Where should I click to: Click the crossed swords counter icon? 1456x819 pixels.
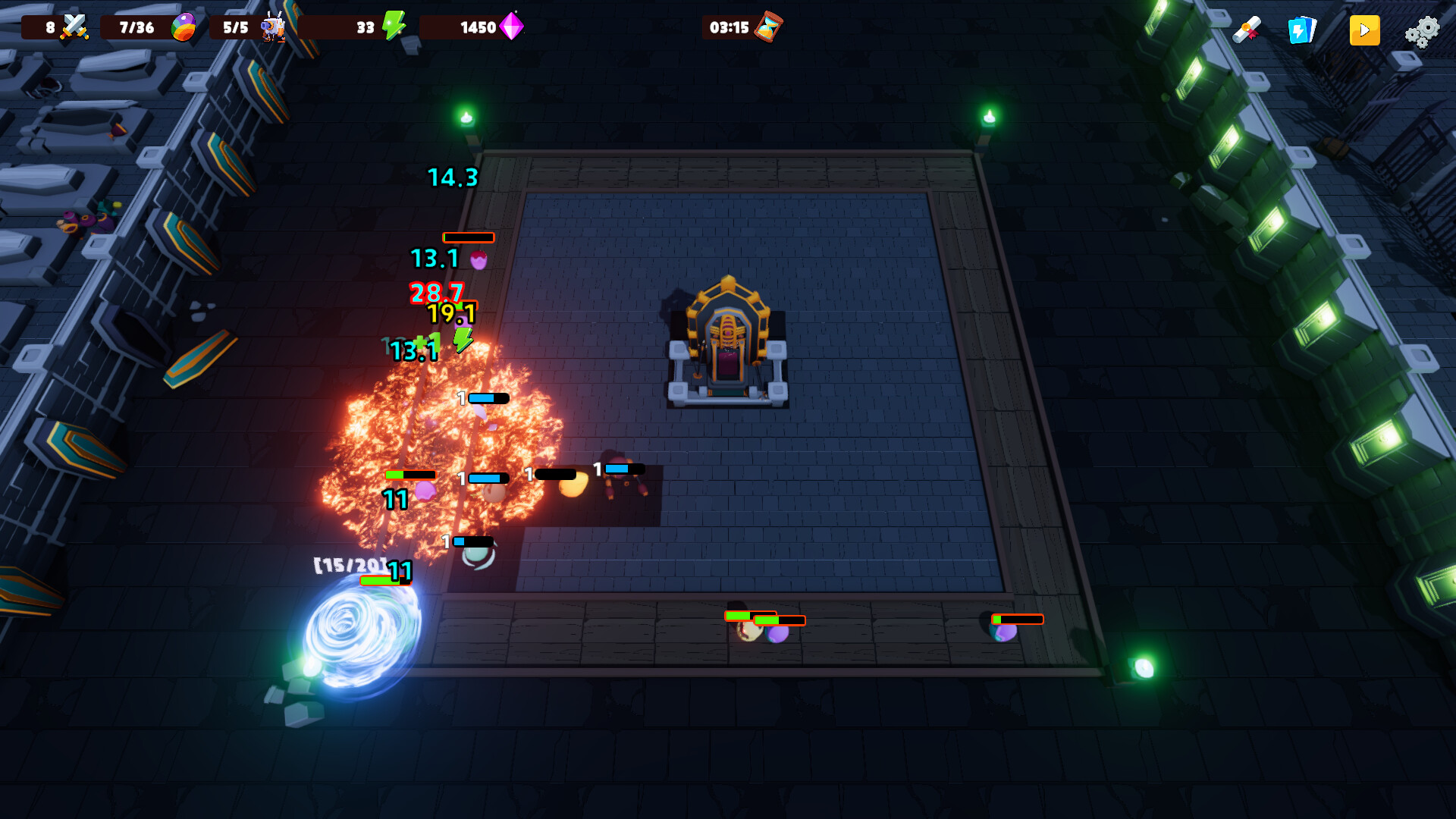(73, 25)
